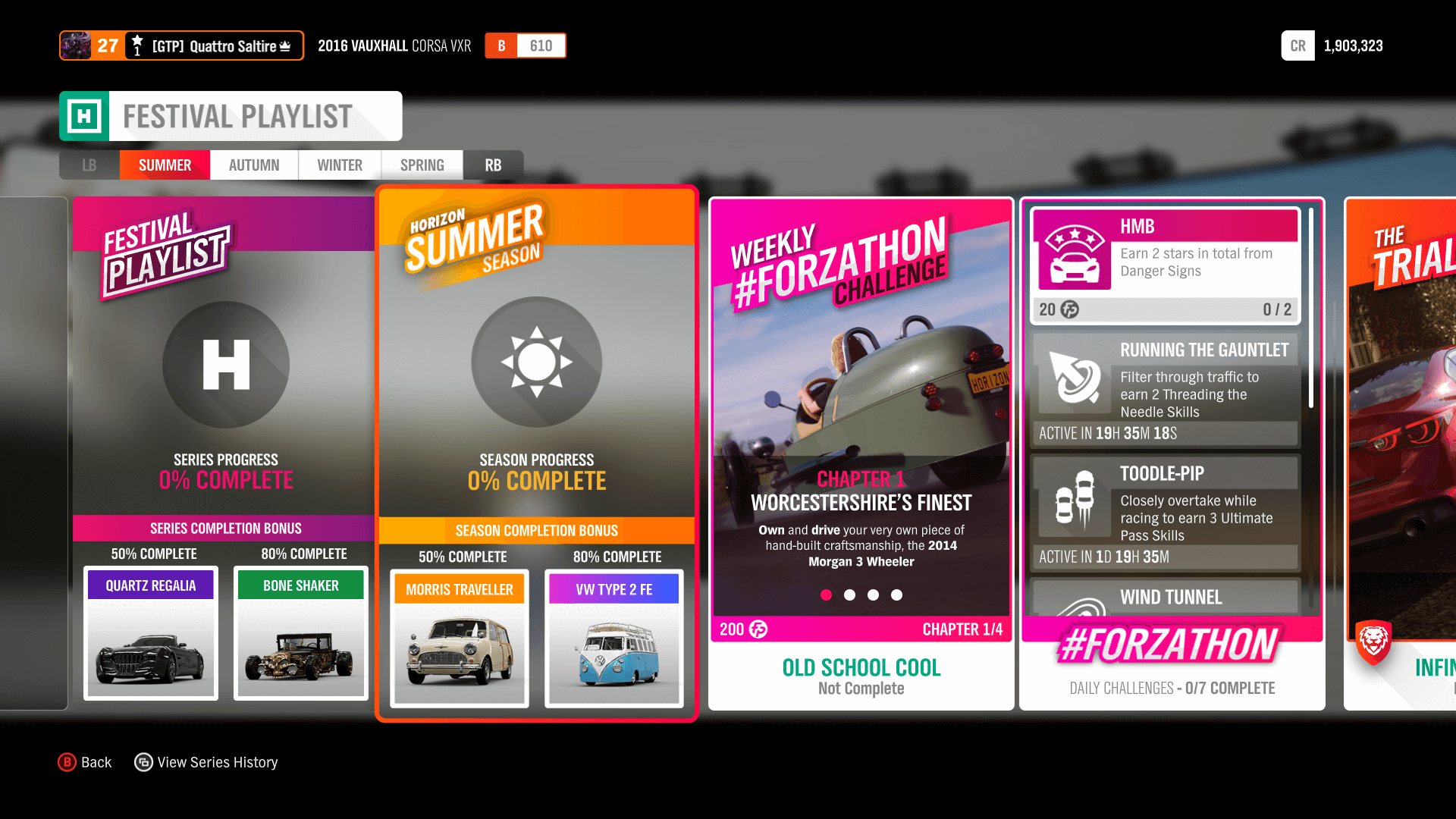Switch to the AUTUMN tab
The width and height of the screenshot is (1456, 819).
(x=253, y=165)
